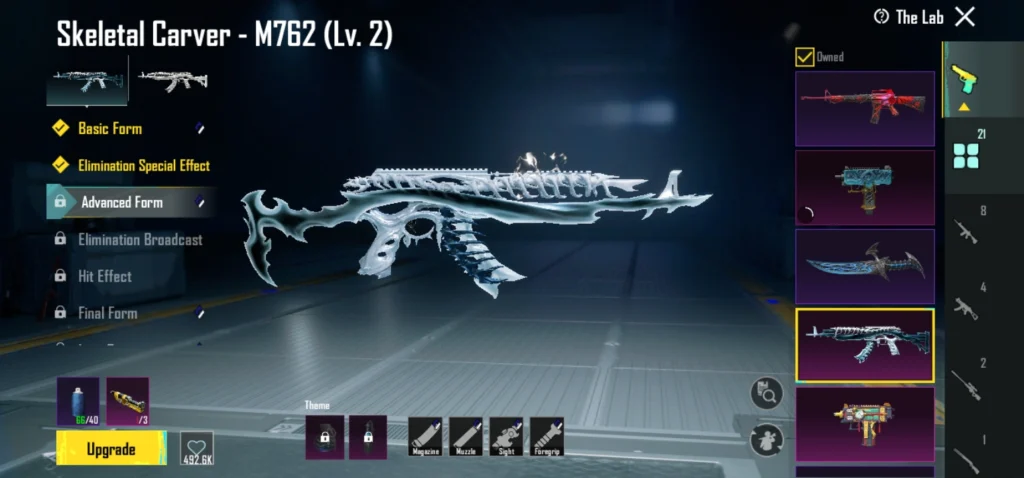Select the Advanced Form entry

pos(122,202)
